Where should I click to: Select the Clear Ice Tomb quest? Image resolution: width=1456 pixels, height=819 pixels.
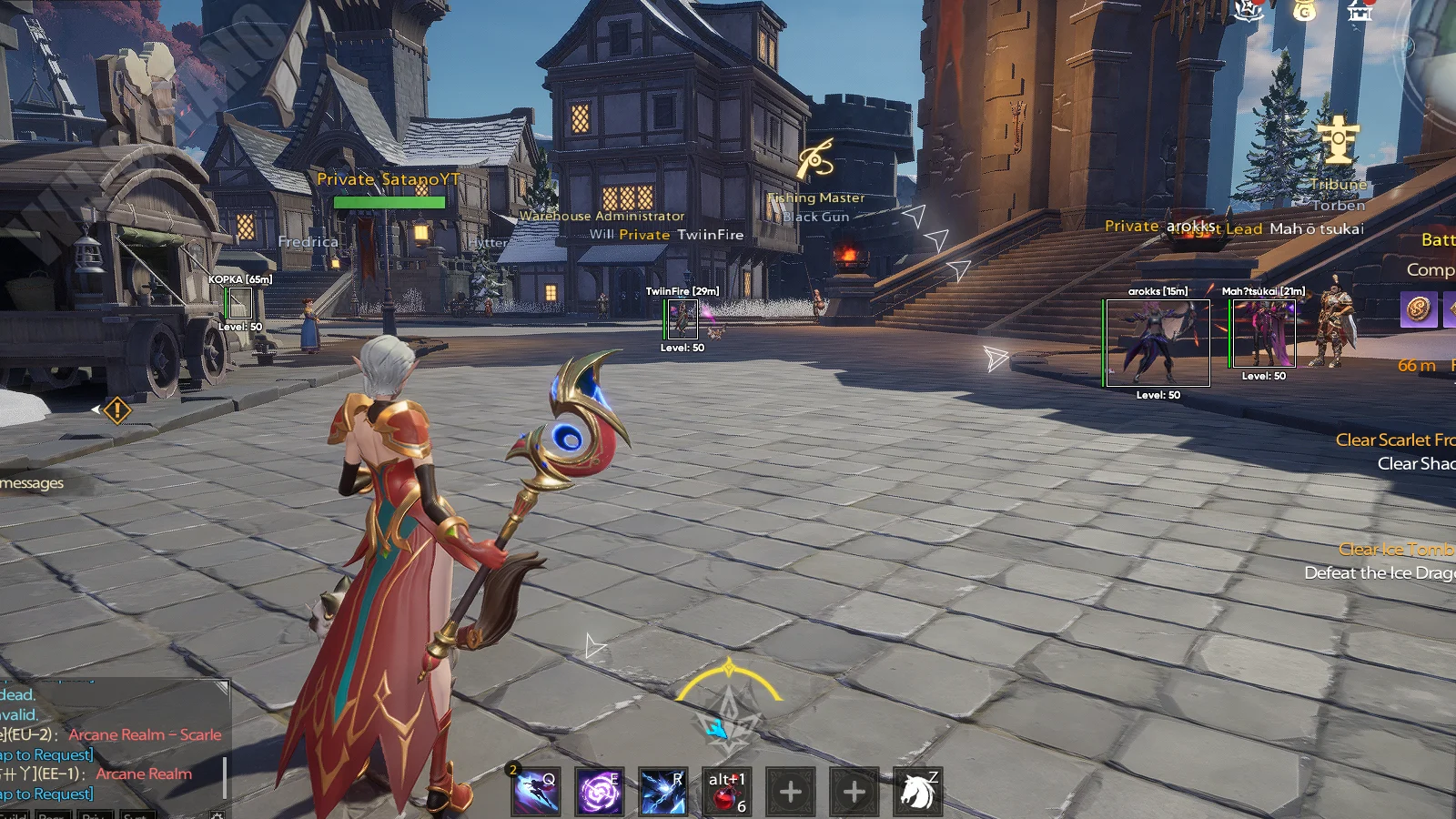(x=1396, y=550)
